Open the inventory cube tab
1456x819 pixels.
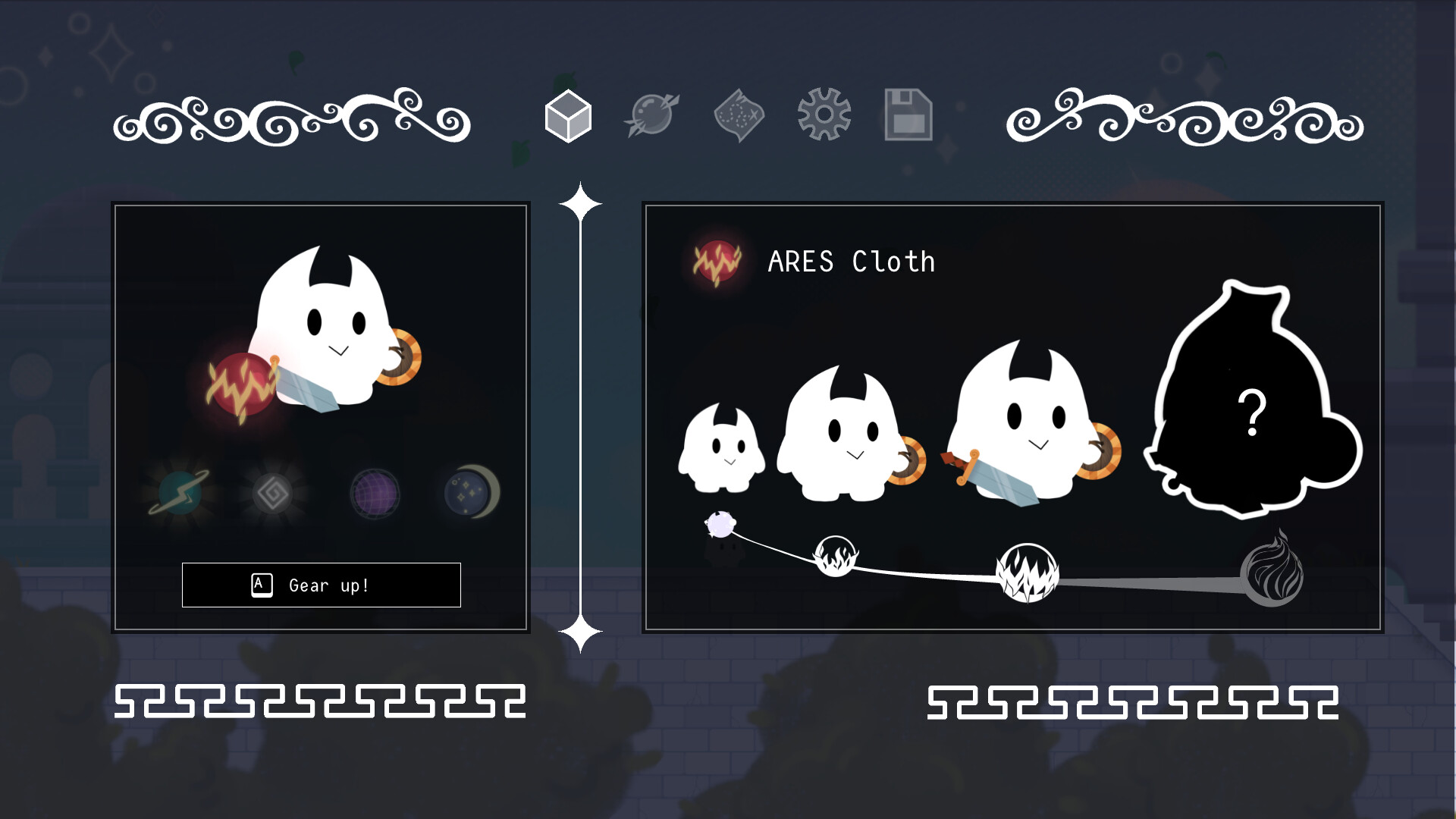click(x=569, y=118)
